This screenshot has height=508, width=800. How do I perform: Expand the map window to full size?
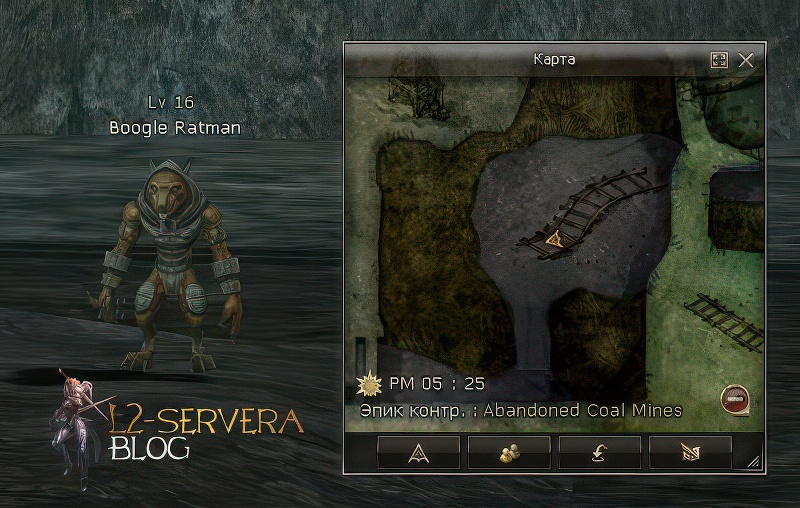[718, 60]
